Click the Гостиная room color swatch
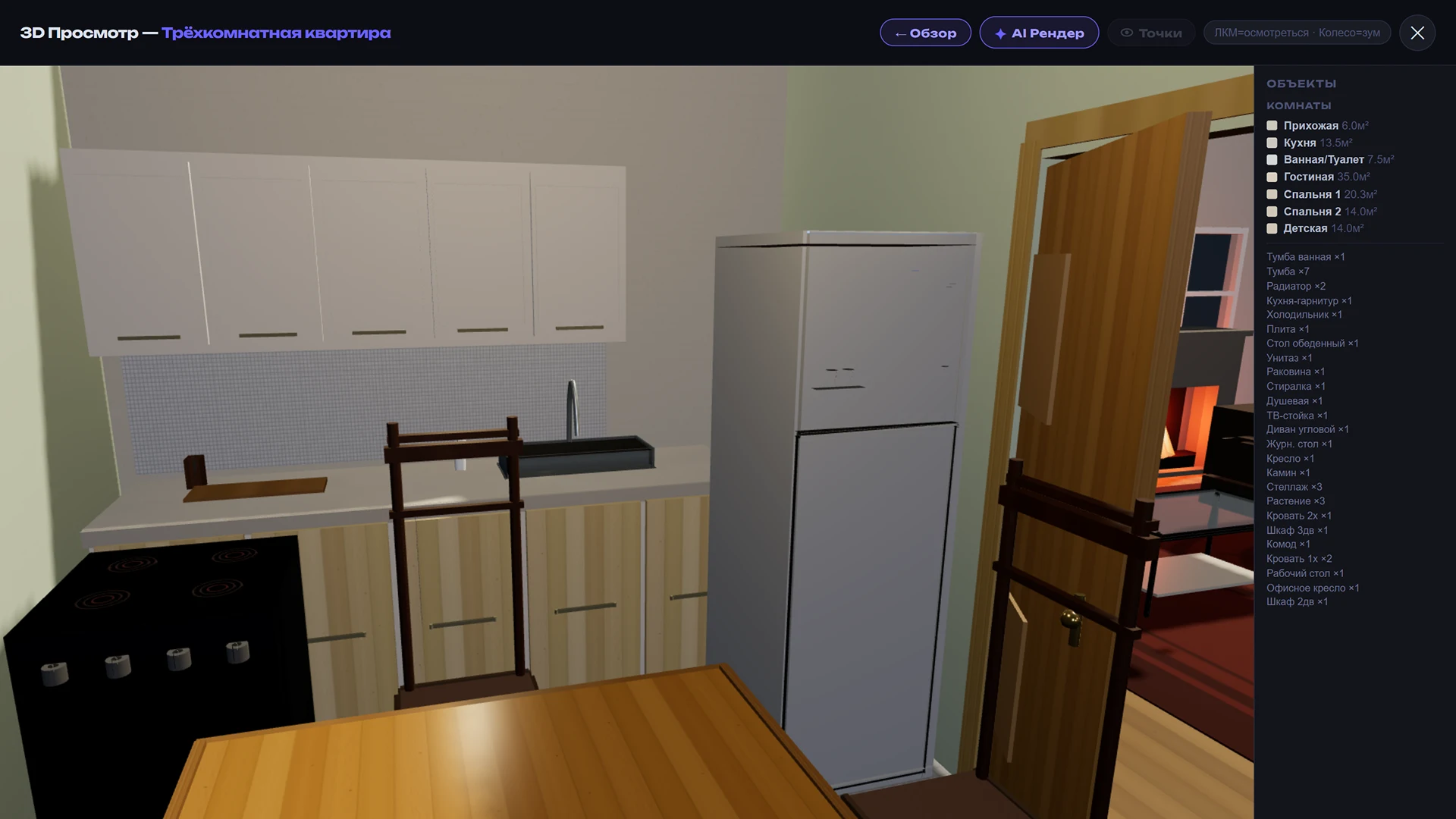Screen dimensions: 1456x819 coord(1271,177)
